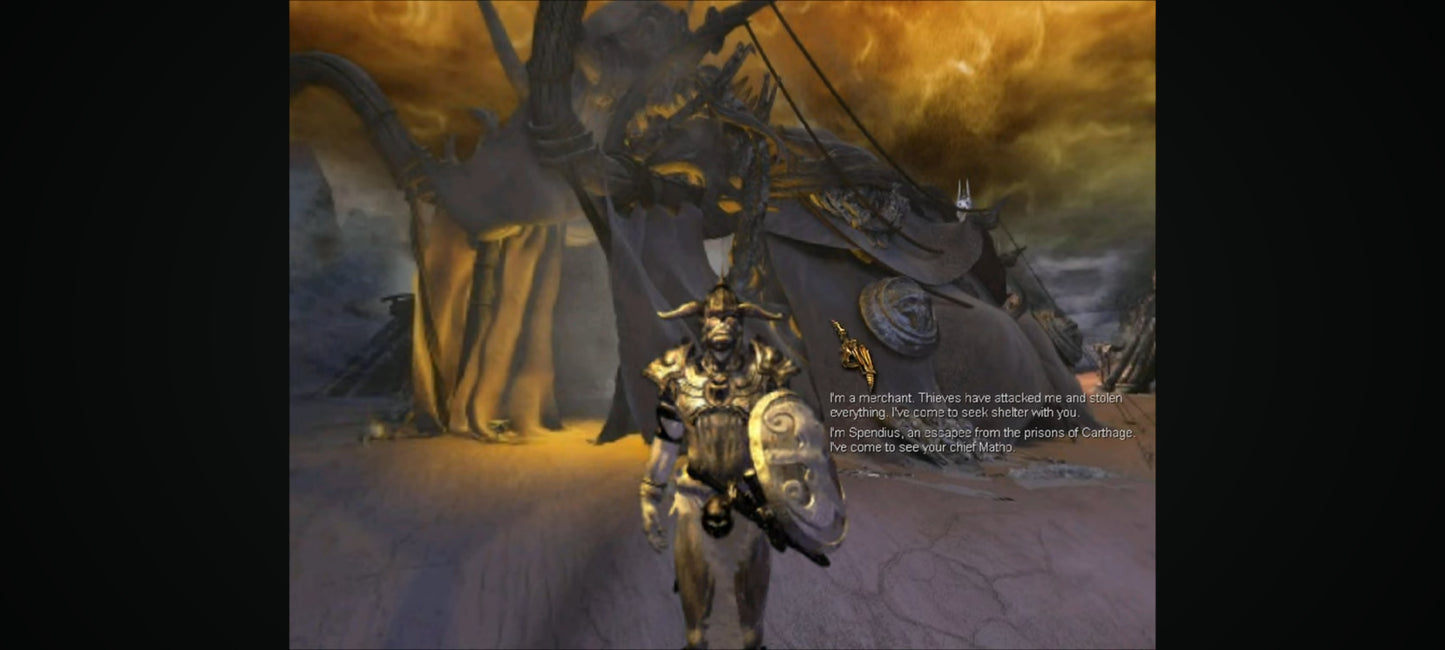
Task: Select the "I'm Spendius, an escapee" reply
Action: pos(980,440)
